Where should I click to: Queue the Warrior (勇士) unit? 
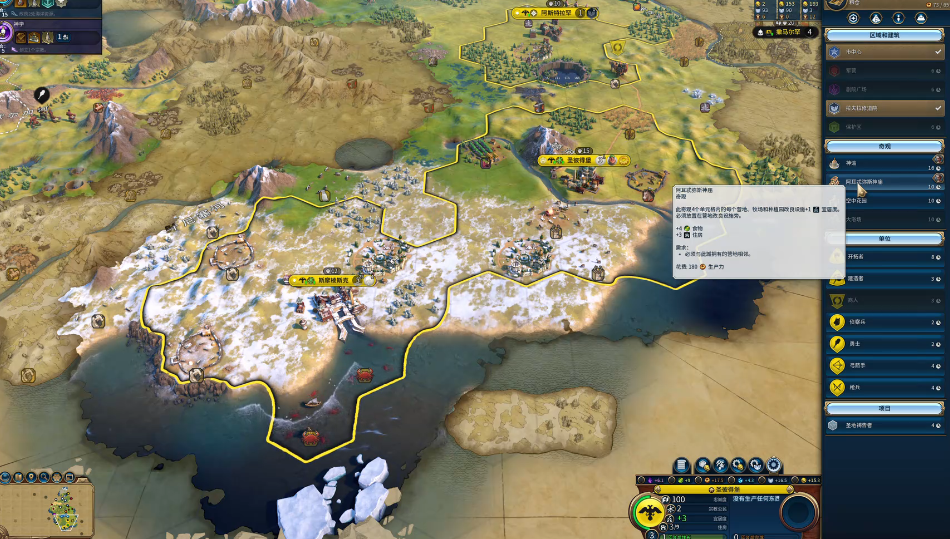884,344
